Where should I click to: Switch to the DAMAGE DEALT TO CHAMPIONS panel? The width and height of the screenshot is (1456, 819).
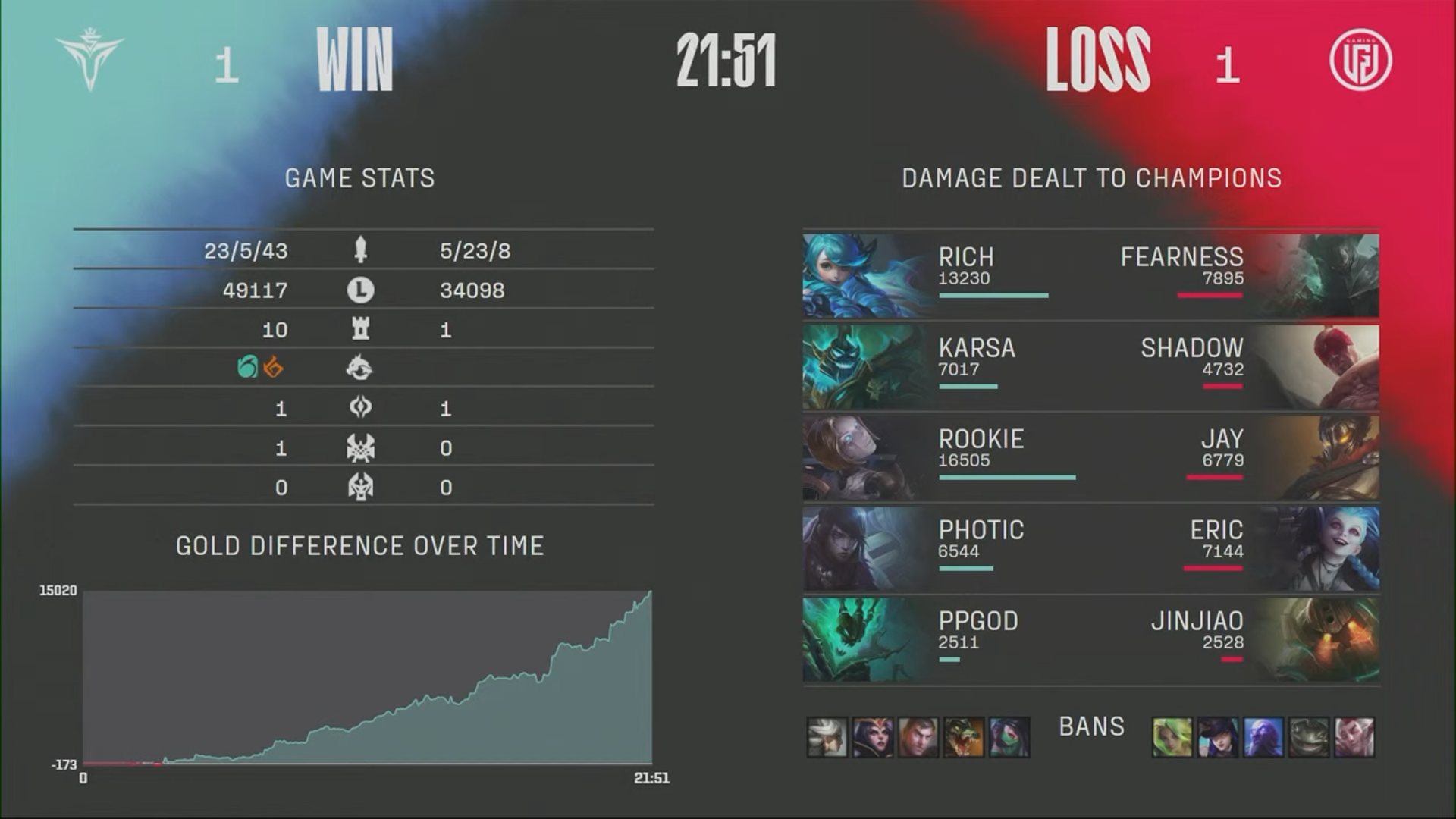coord(1090,178)
